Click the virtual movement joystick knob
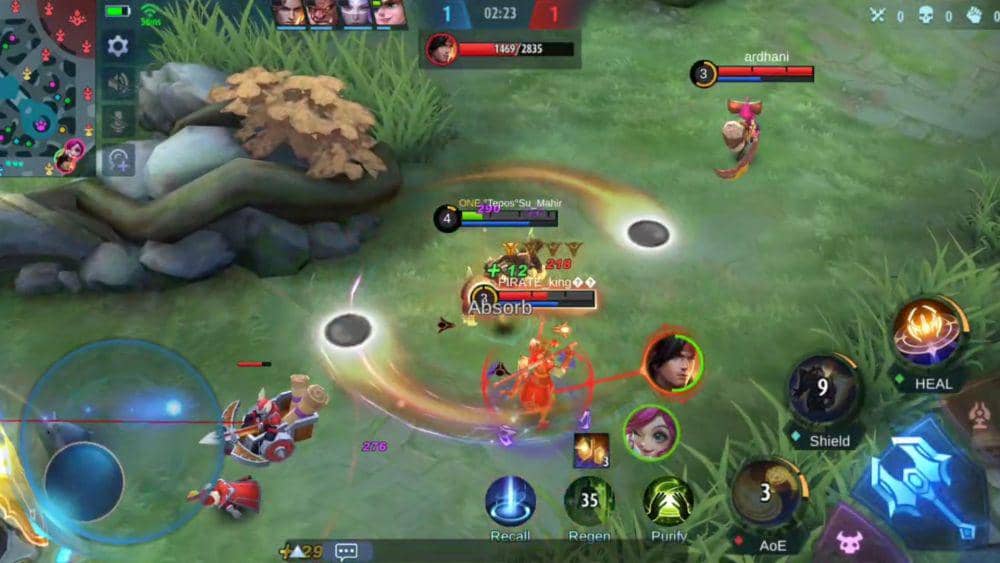1000x563 pixels. tap(84, 479)
